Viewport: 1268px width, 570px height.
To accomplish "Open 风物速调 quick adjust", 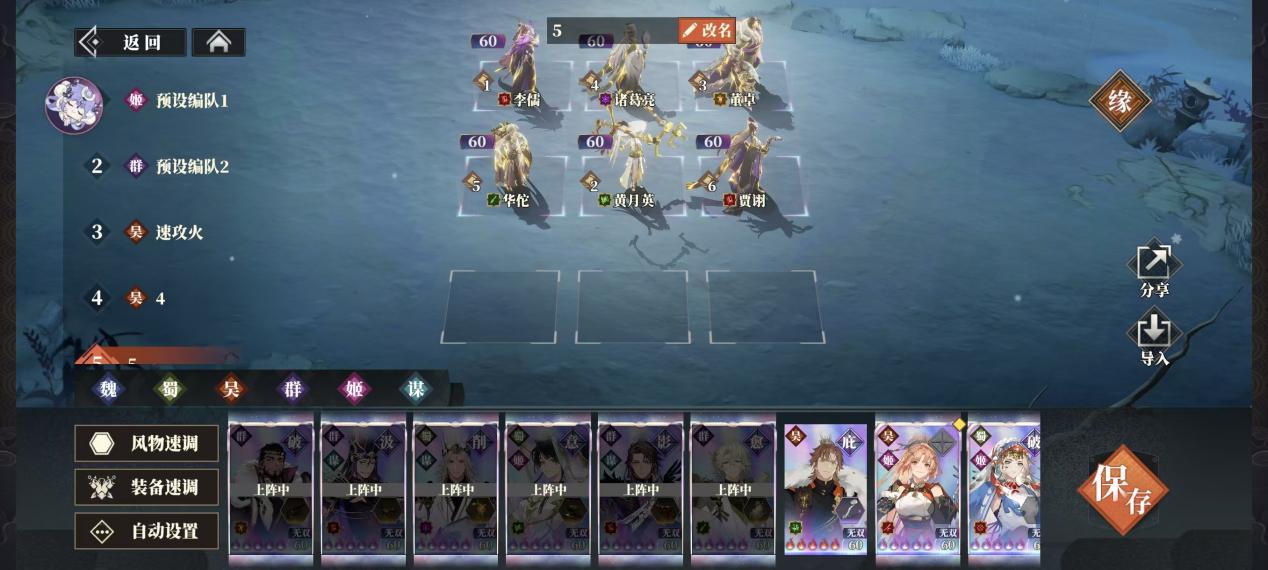I will 146,443.
